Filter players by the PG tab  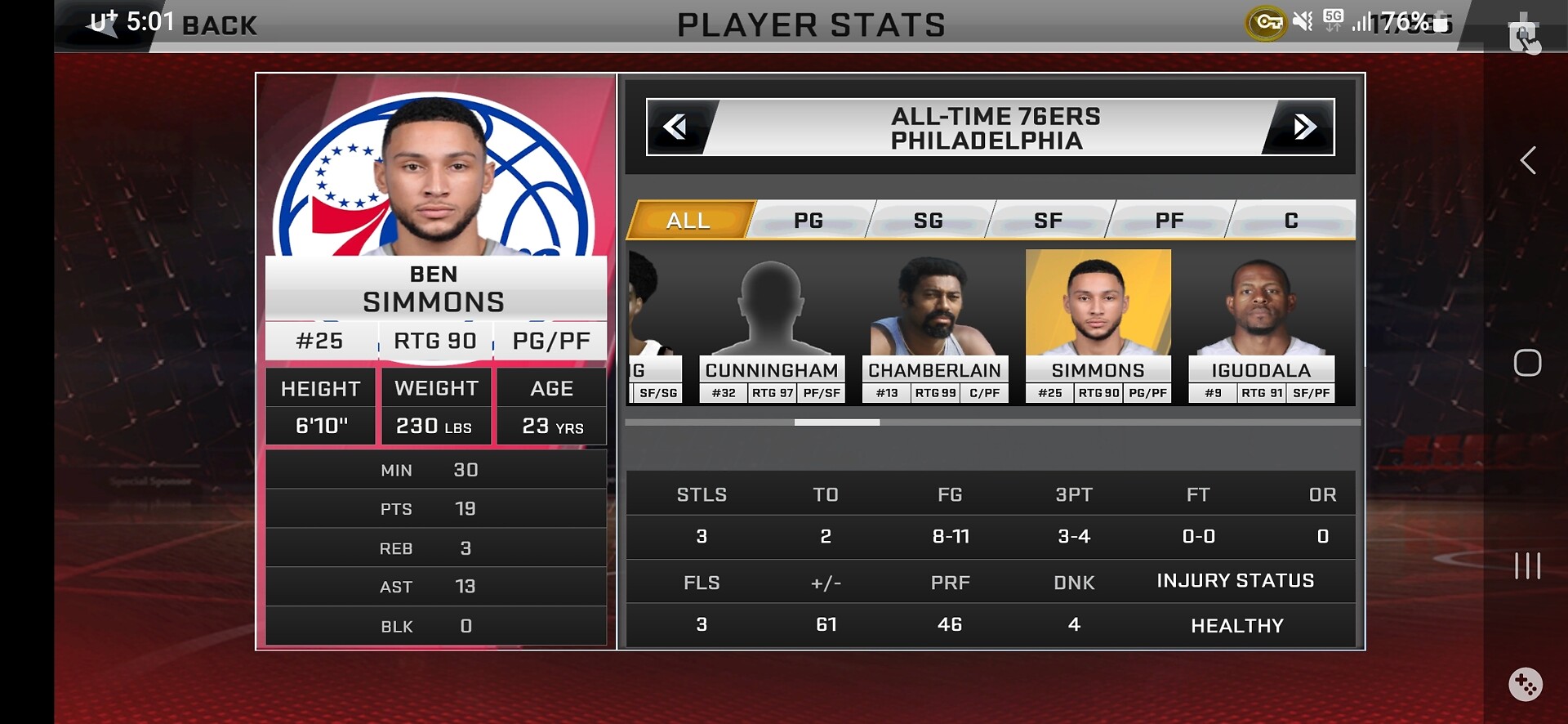(x=808, y=221)
